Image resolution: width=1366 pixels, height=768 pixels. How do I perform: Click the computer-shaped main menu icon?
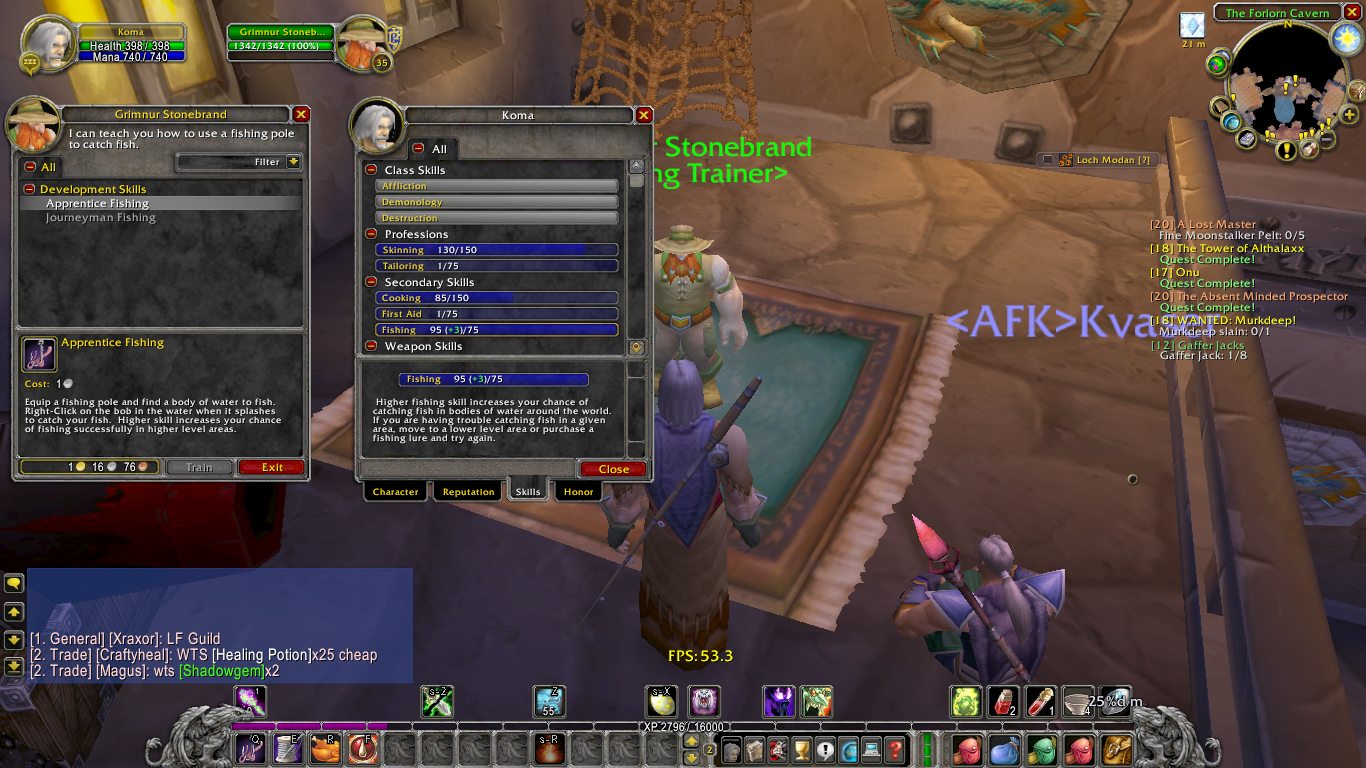(870, 748)
